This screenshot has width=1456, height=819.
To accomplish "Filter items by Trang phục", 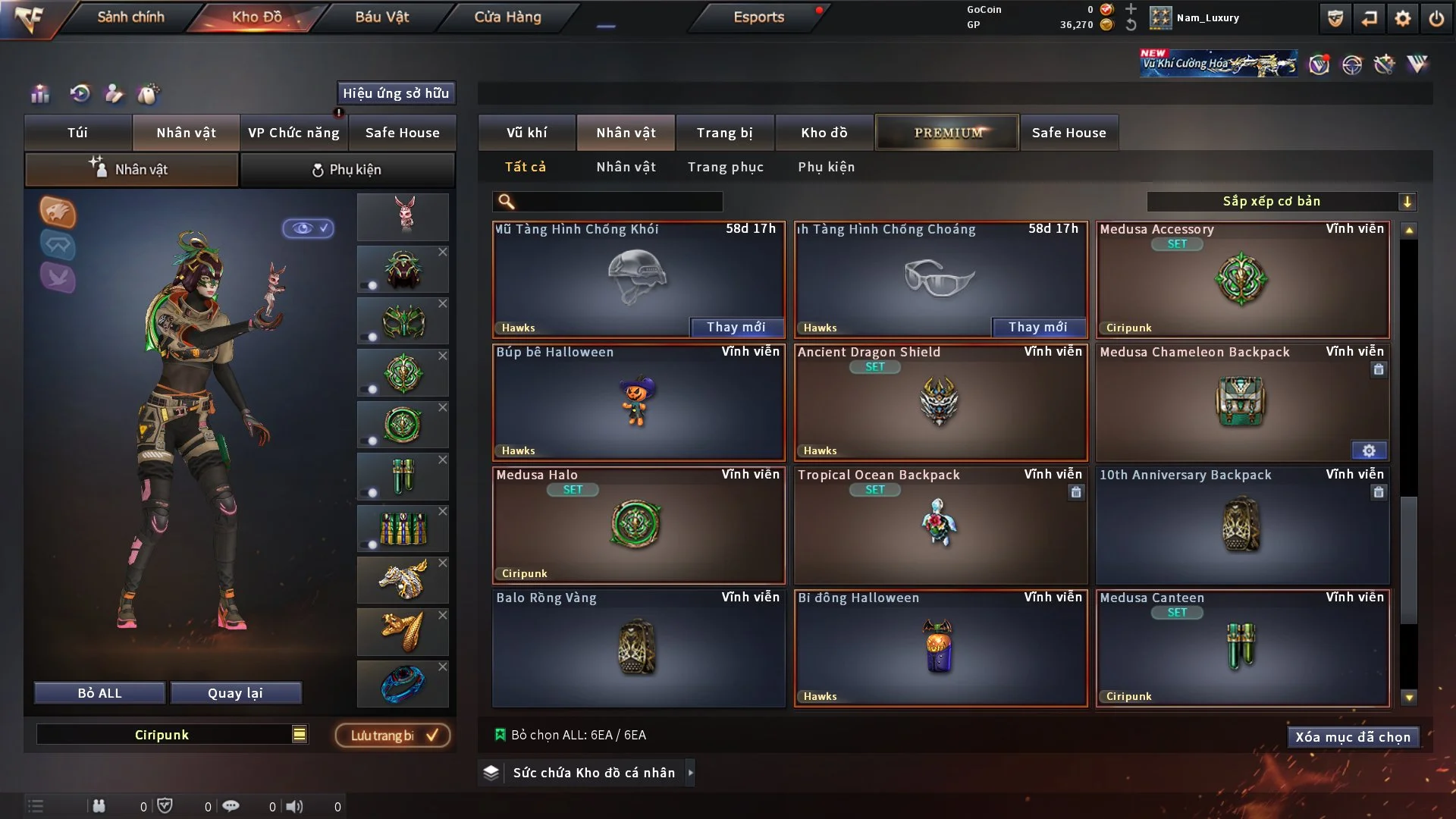I will pyautogui.click(x=725, y=167).
